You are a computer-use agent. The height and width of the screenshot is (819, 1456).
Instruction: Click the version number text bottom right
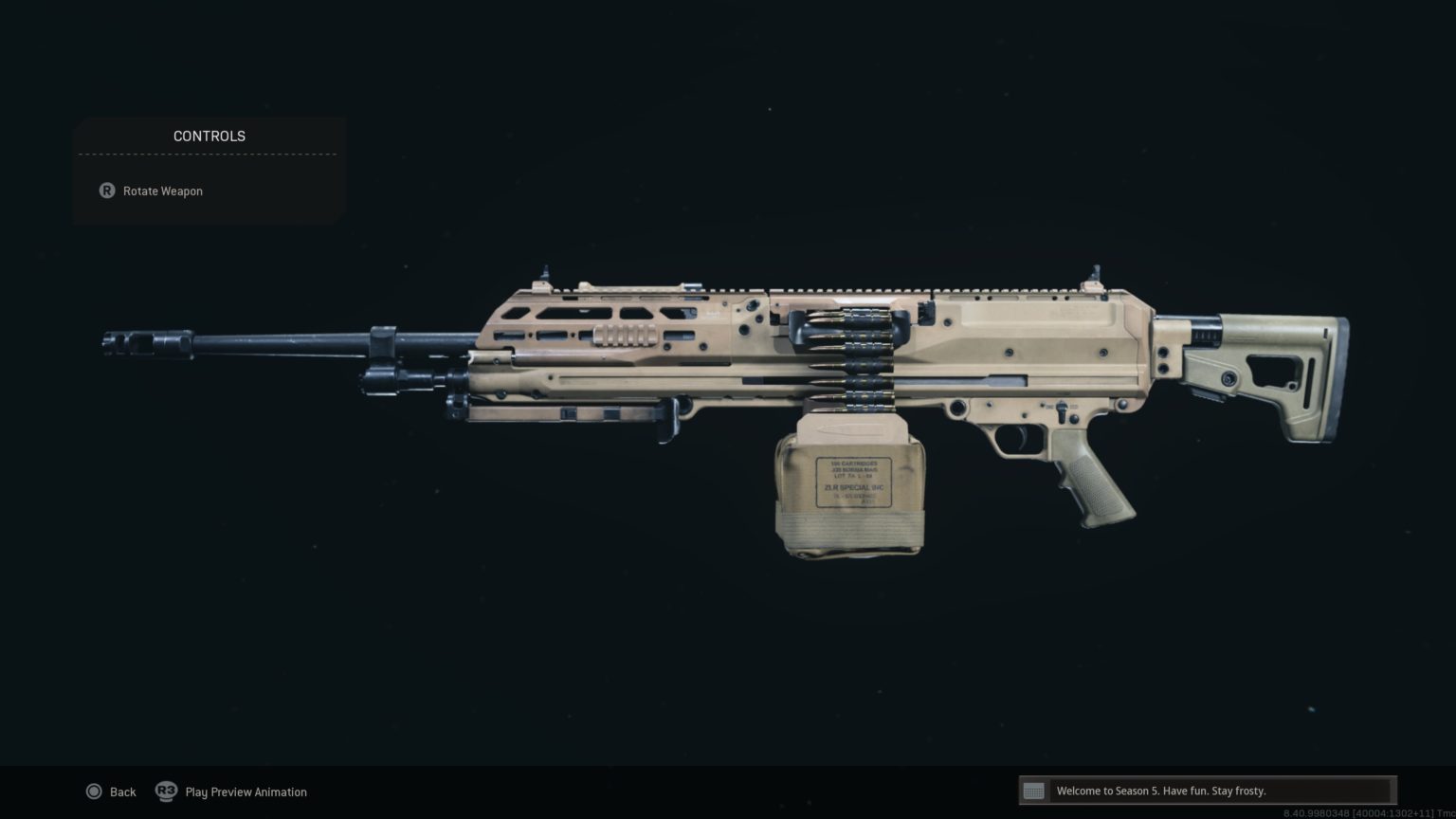1356,810
